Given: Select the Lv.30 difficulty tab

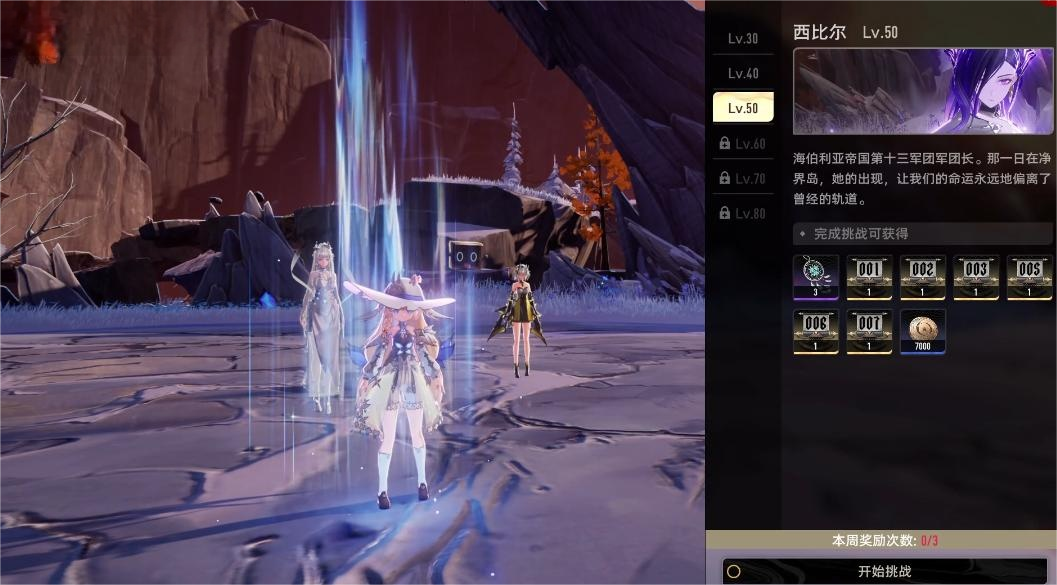Looking at the screenshot, I should coord(742,39).
